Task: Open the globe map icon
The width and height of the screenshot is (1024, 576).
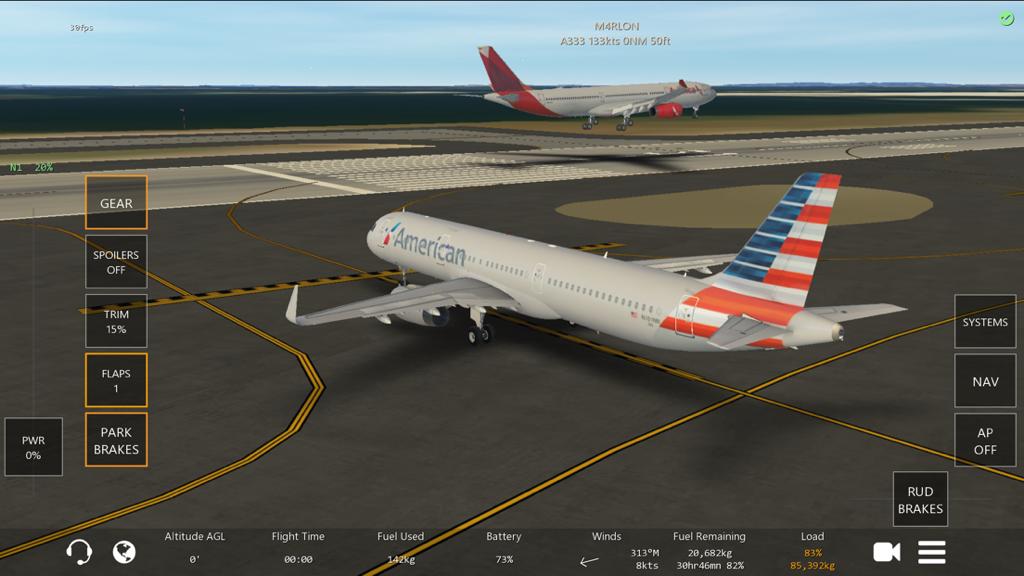Action: coord(124,552)
